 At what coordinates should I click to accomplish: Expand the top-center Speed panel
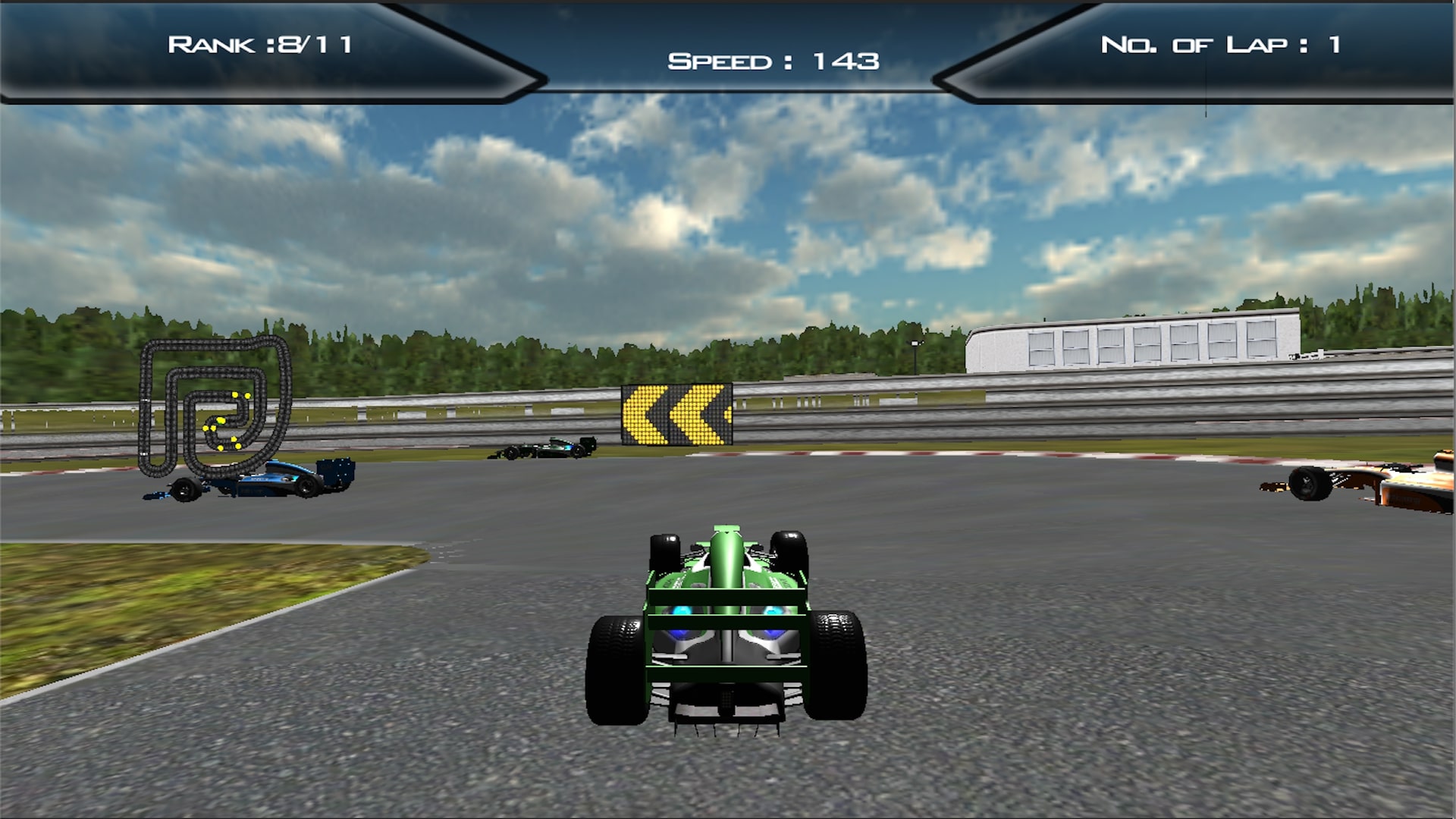(x=773, y=61)
